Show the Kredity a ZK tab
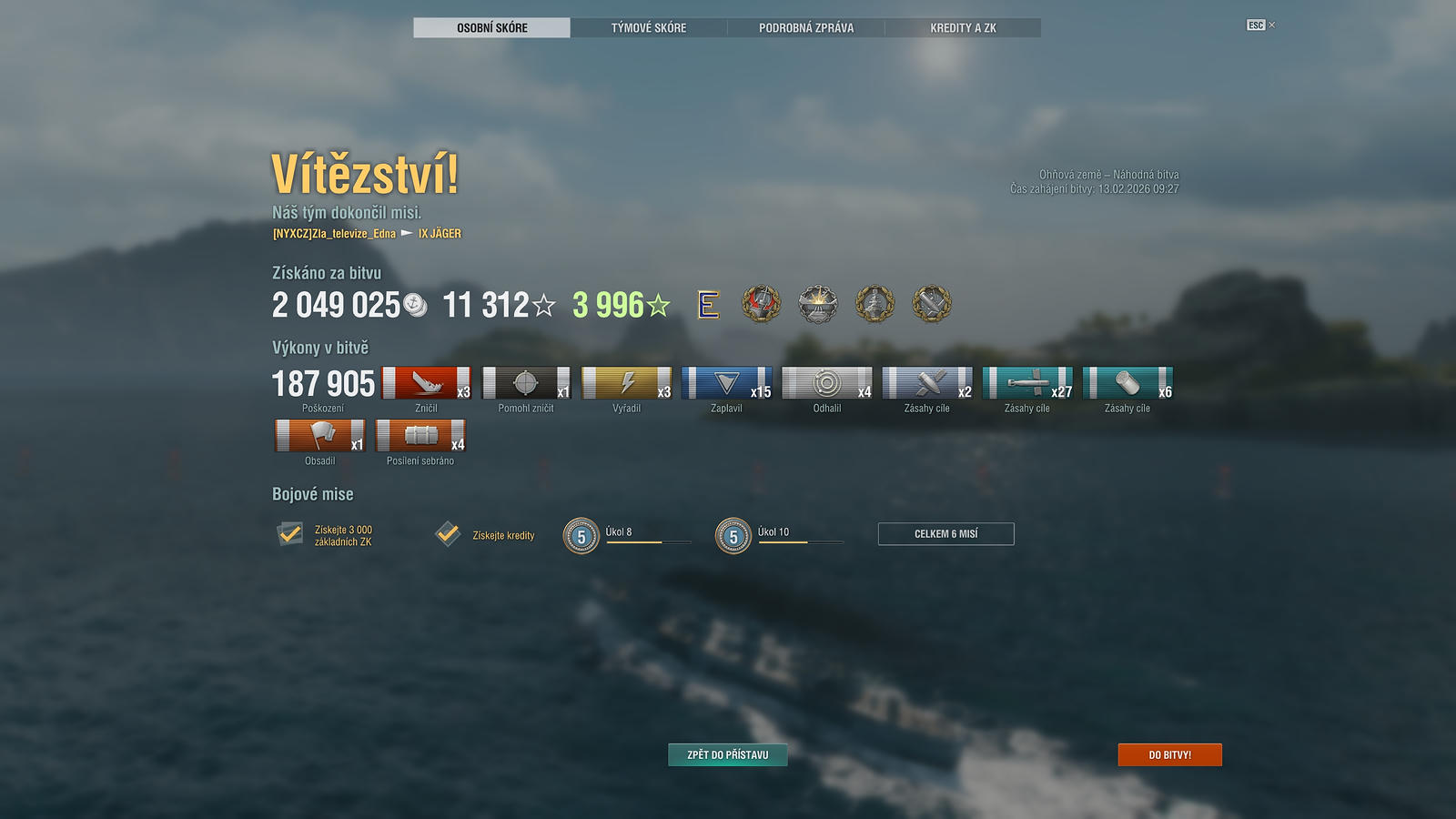The width and height of the screenshot is (1456, 819). point(963,28)
